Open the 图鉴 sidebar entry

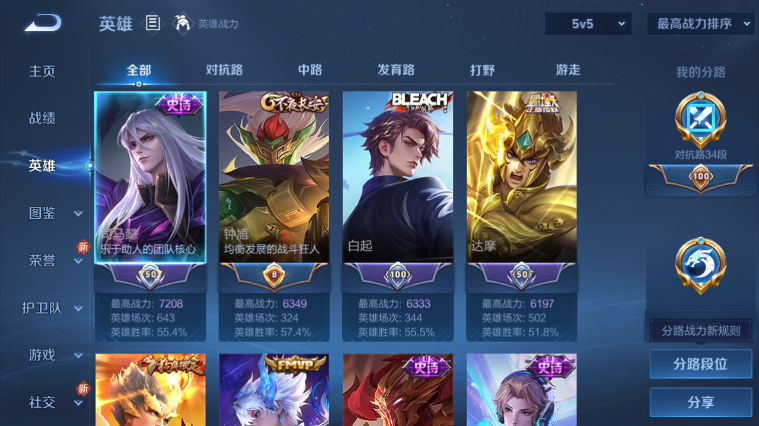pos(42,213)
